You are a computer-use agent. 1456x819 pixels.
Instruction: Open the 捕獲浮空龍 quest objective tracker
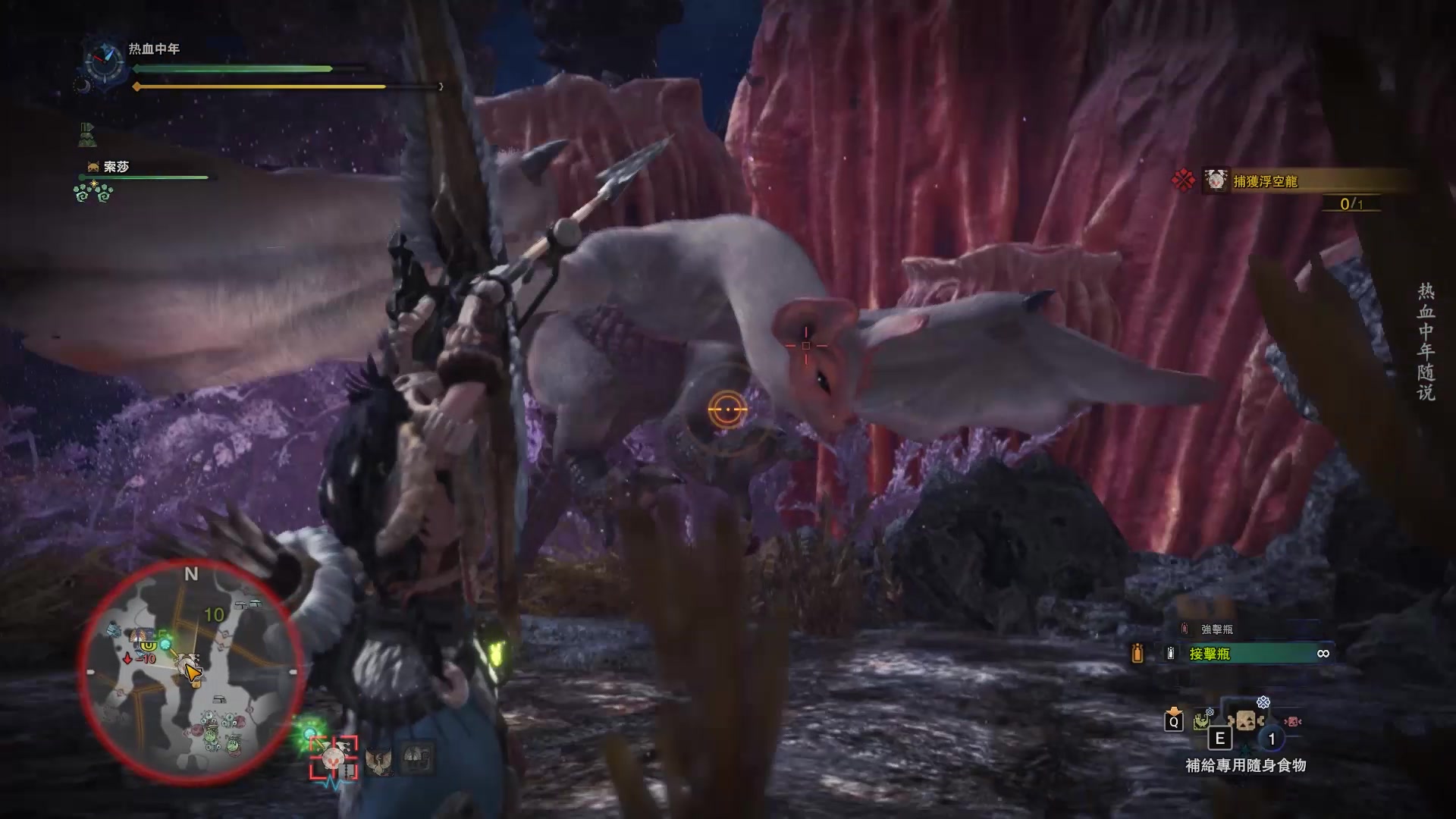click(x=1265, y=181)
